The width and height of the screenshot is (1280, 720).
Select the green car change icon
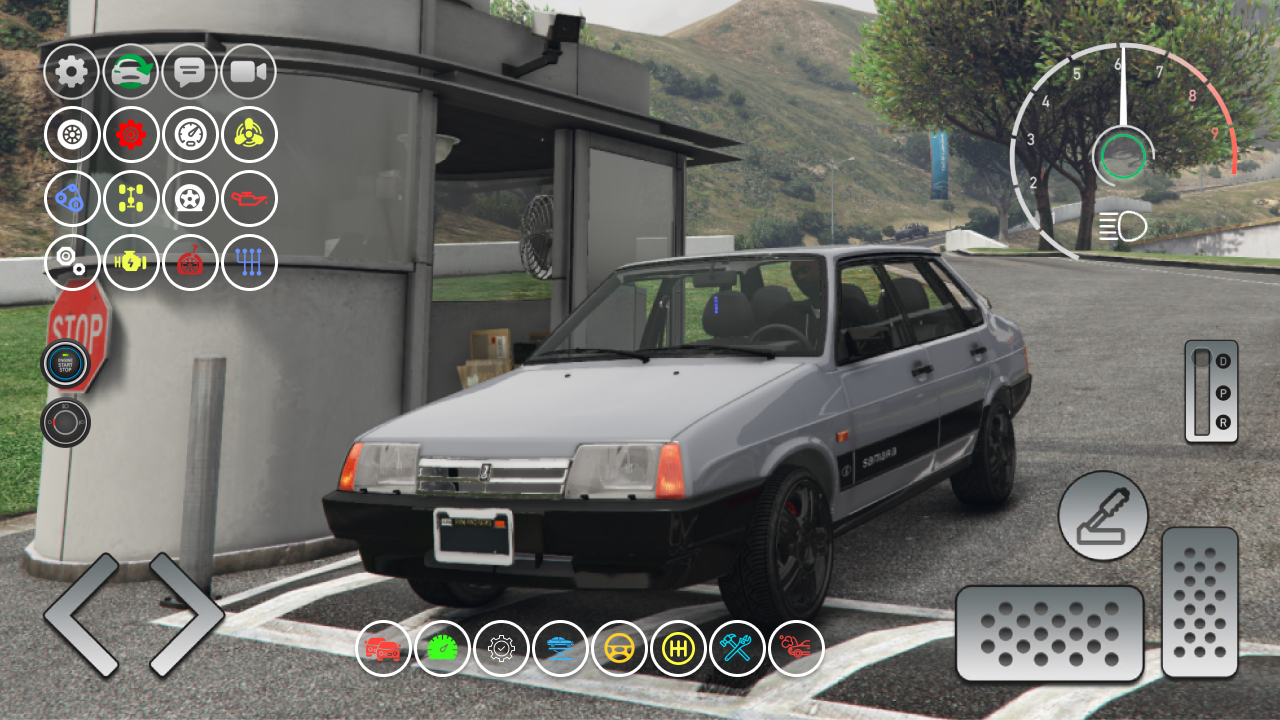tap(130, 71)
